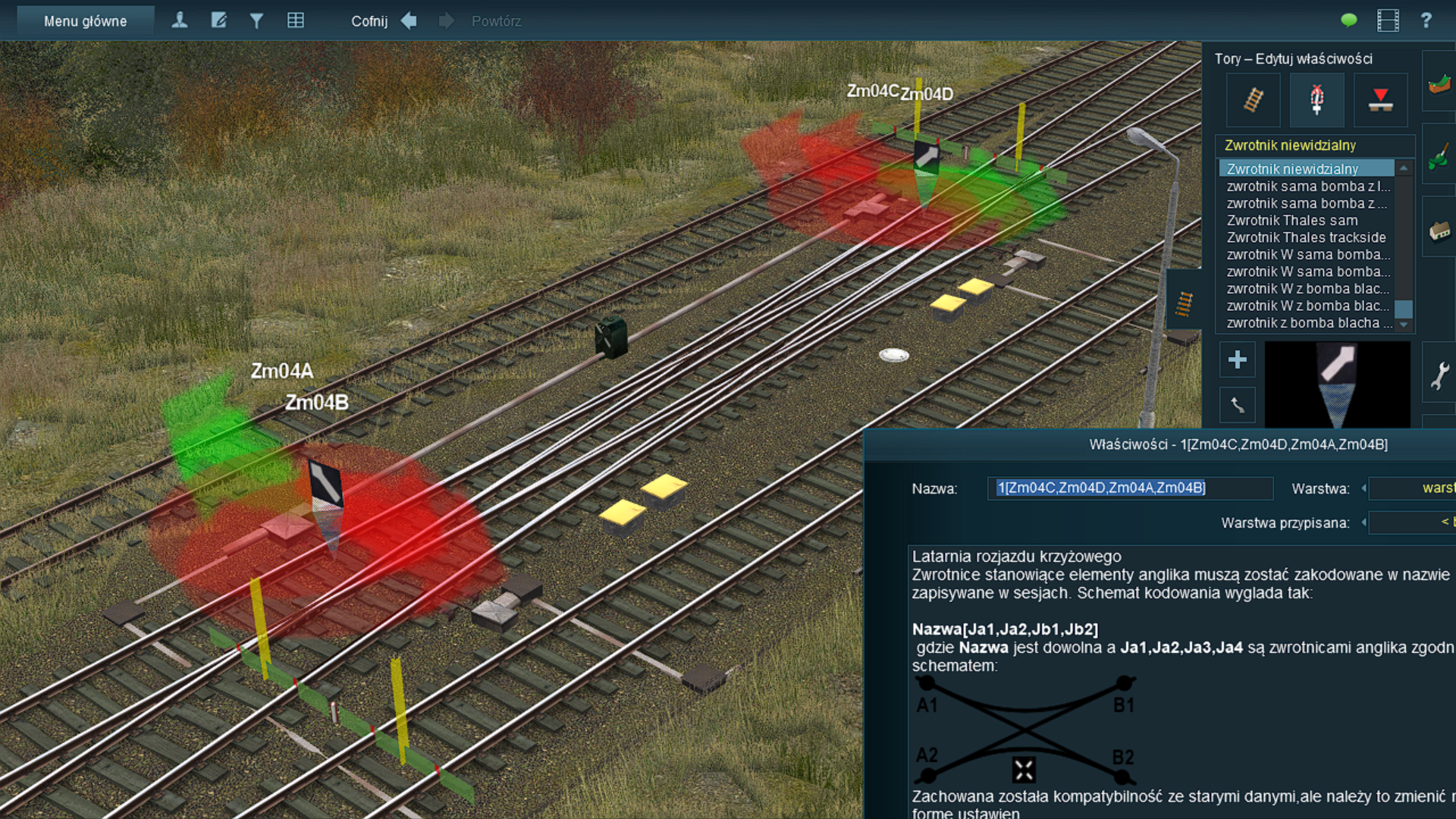Screen dimensions: 1456x819
Task: Select the track ladder tool mode
Action: click(x=1254, y=100)
